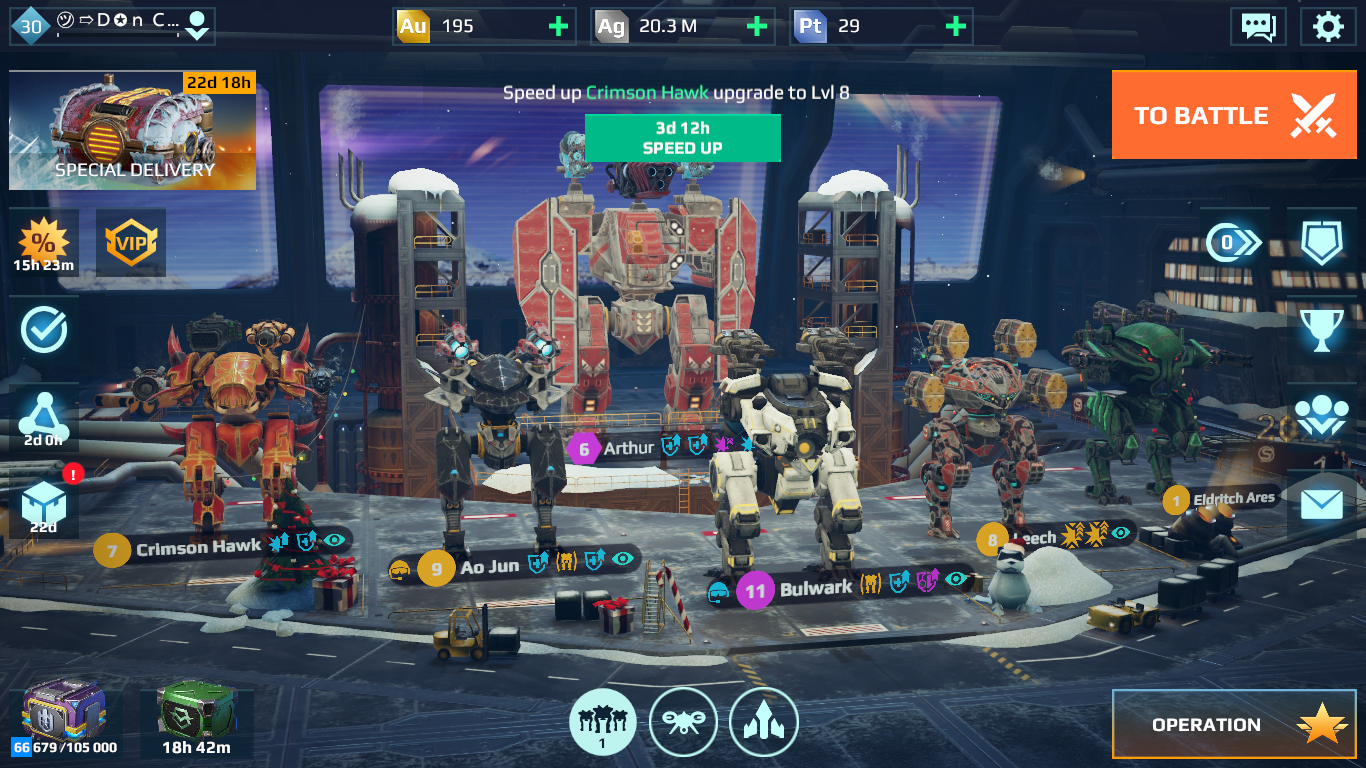Switch to the mothership tab
Screen dimensions: 1366x768
click(763, 722)
